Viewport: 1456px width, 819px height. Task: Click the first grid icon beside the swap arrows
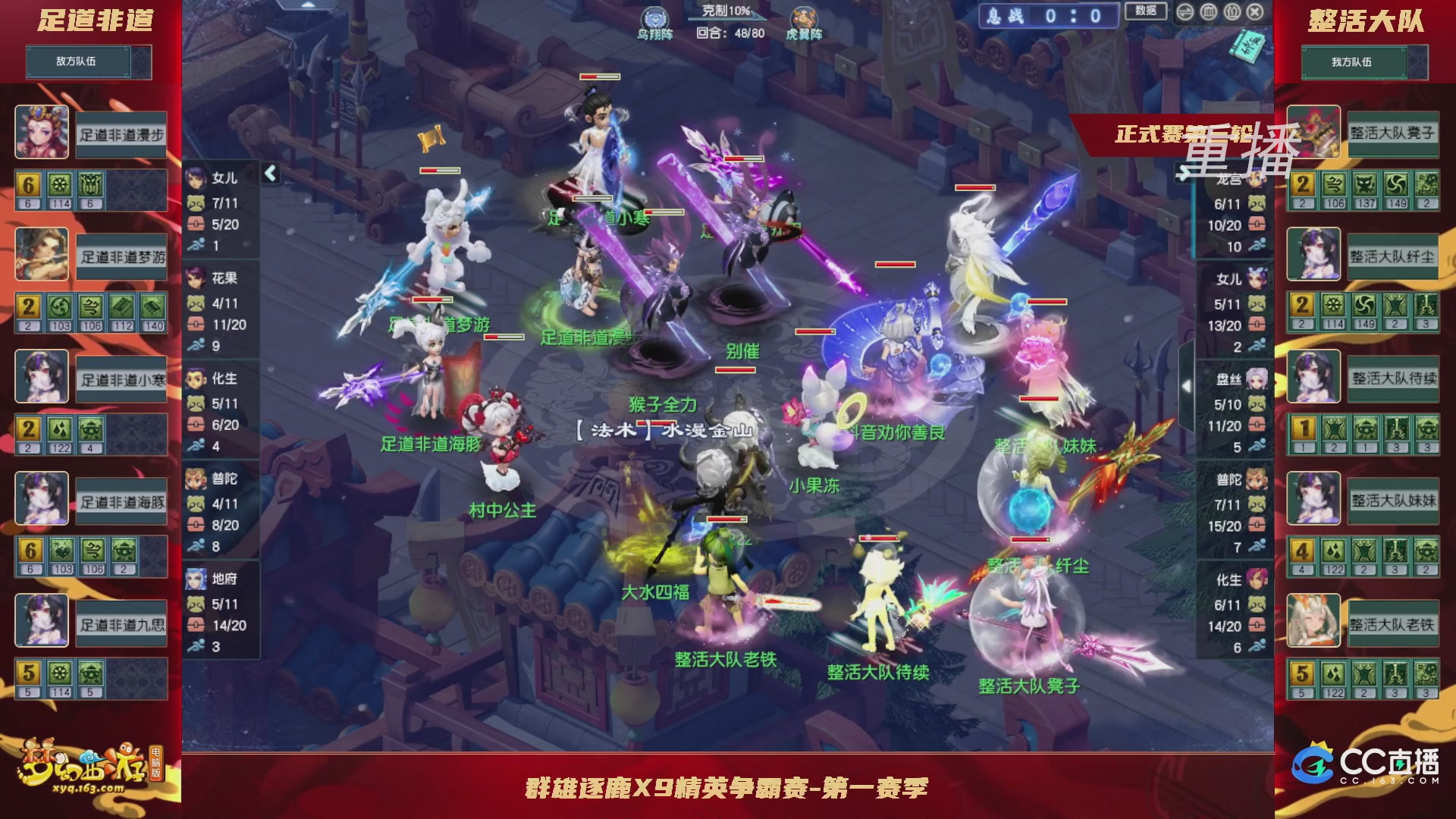coord(1207,11)
